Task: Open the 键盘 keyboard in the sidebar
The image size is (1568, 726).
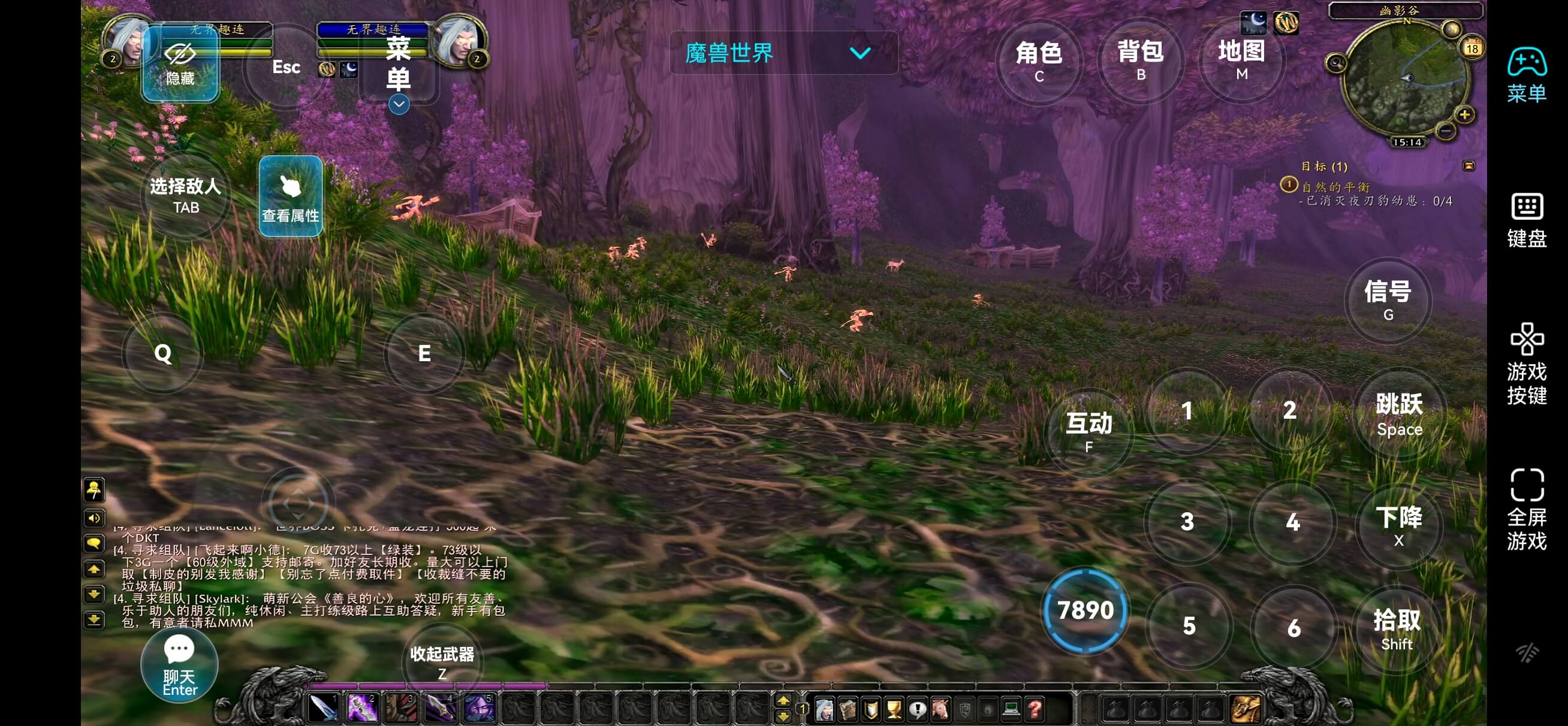Action: pos(1526,220)
